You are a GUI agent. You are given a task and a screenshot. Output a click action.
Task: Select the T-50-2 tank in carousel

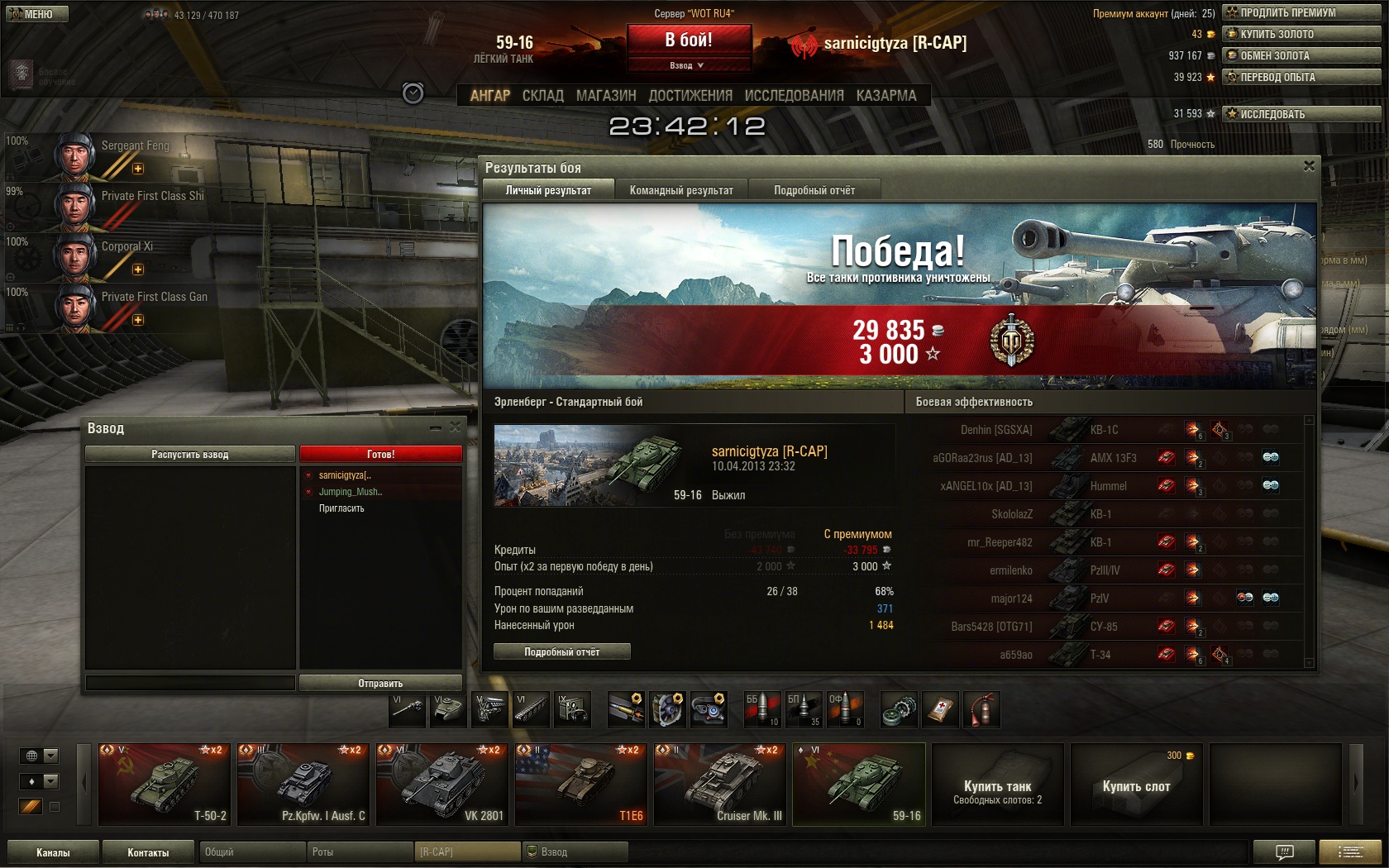pyautogui.click(x=165, y=784)
